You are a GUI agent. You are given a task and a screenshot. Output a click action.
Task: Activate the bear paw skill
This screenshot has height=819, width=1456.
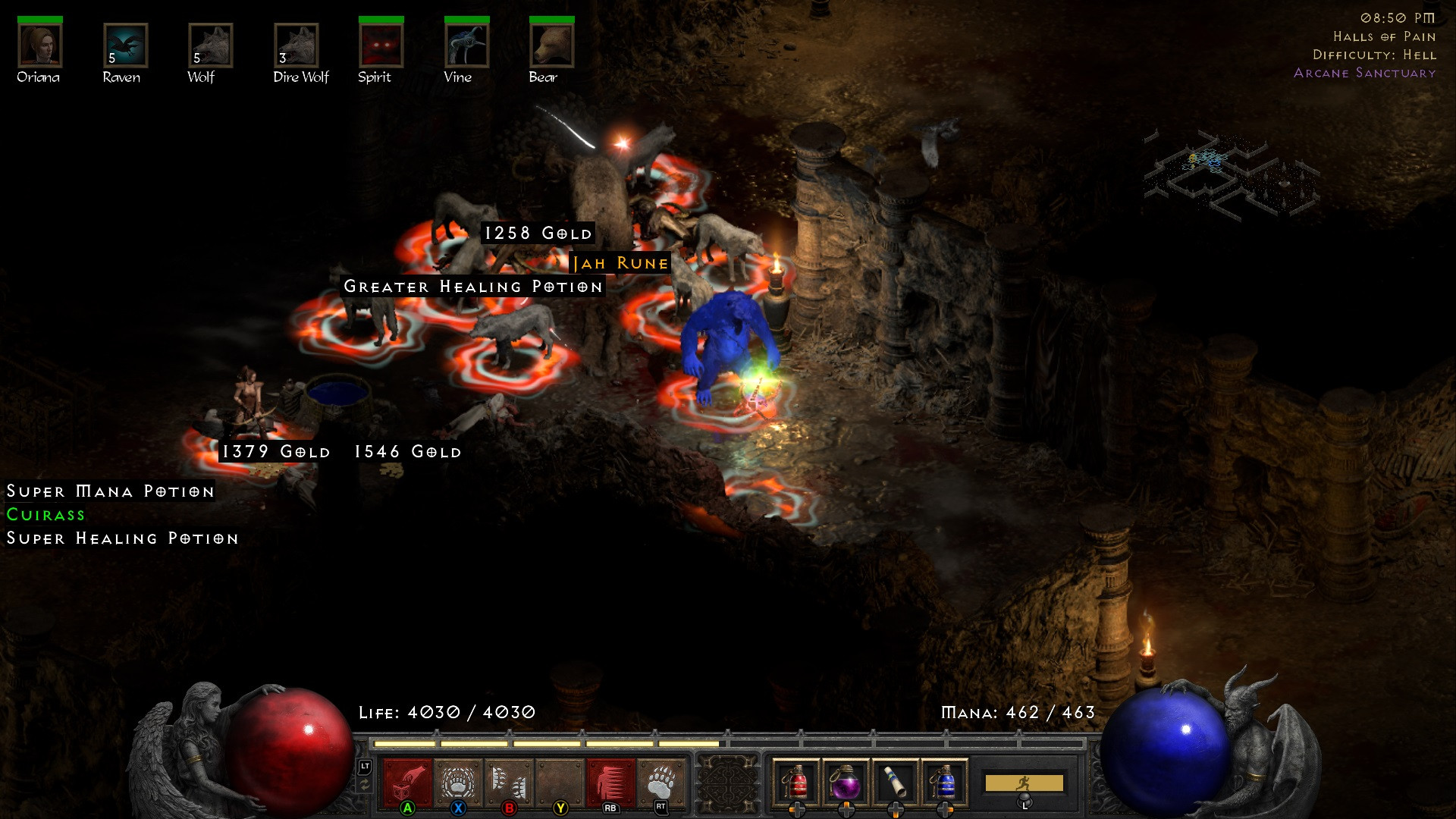click(661, 783)
